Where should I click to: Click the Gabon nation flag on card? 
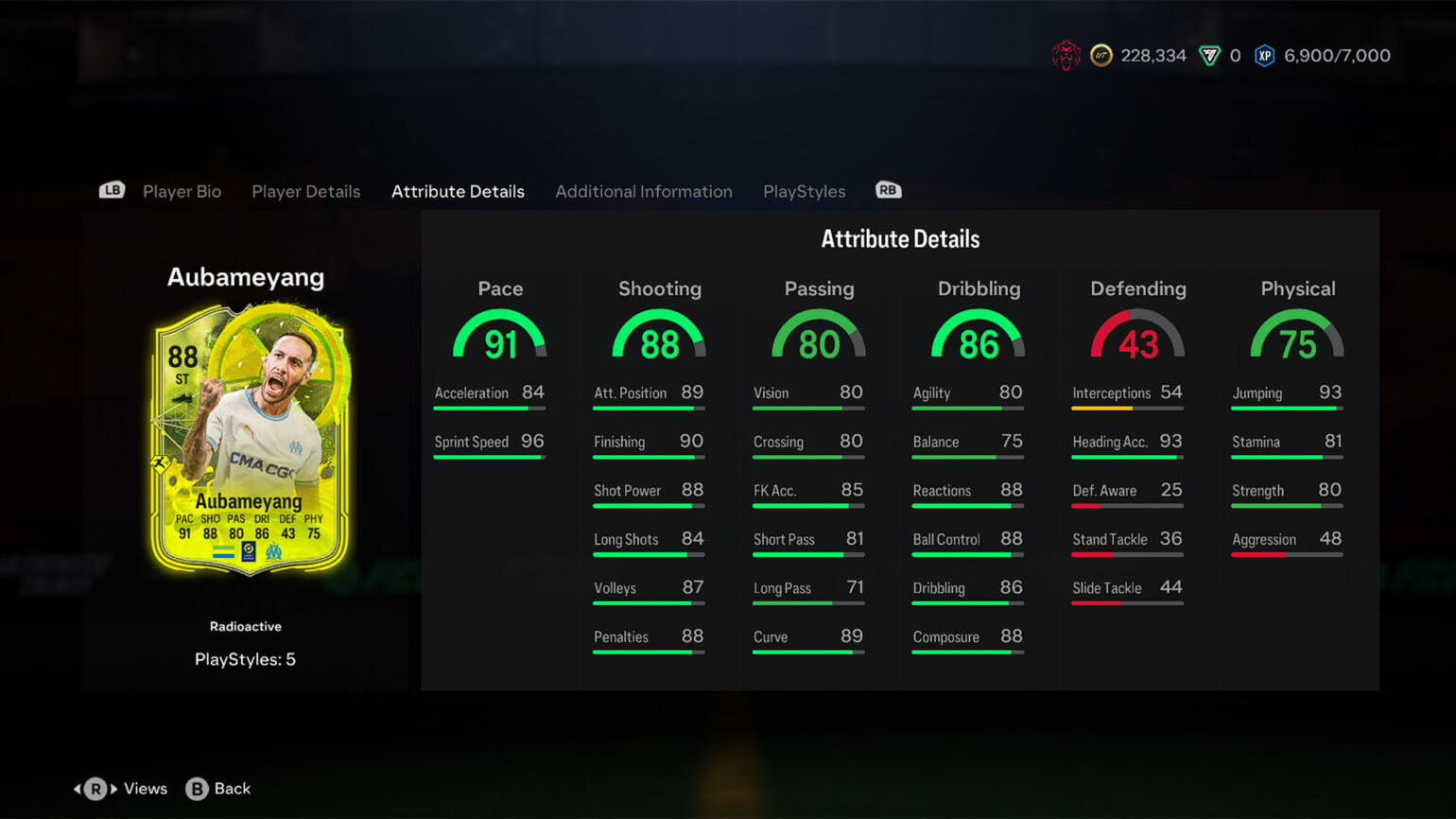coord(224,552)
